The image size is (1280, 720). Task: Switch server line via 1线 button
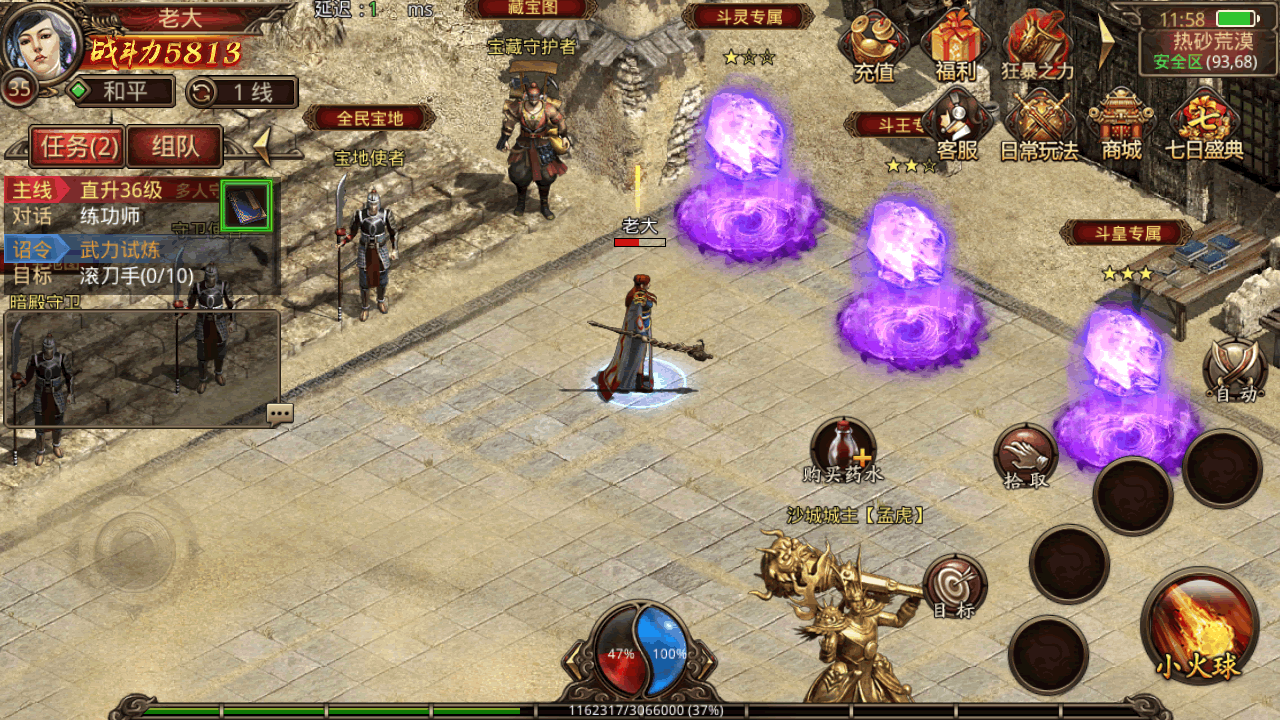(241, 92)
